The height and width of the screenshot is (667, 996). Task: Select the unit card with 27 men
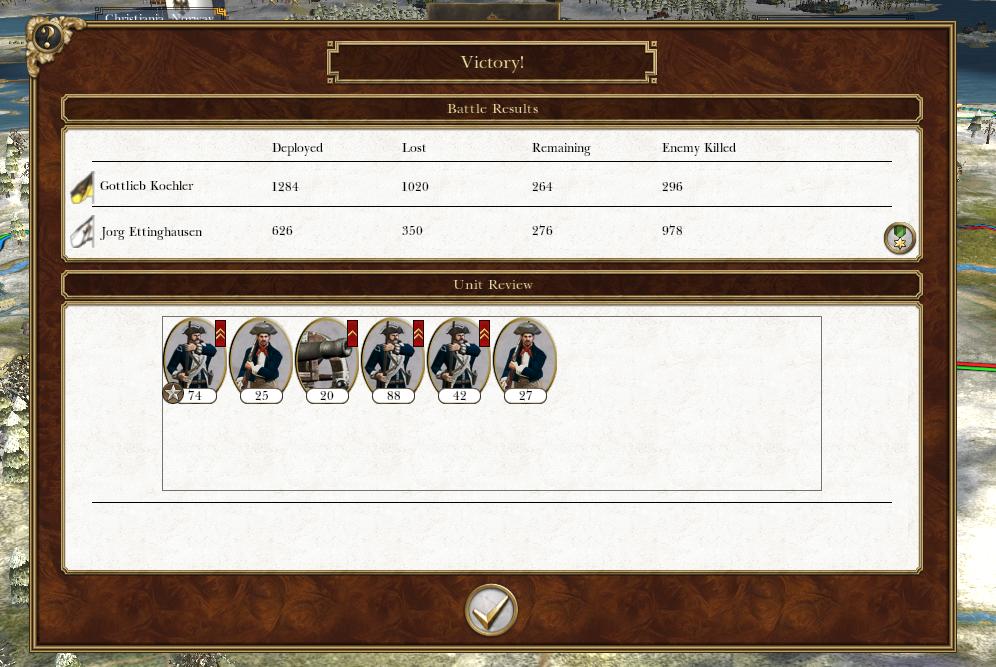(524, 358)
